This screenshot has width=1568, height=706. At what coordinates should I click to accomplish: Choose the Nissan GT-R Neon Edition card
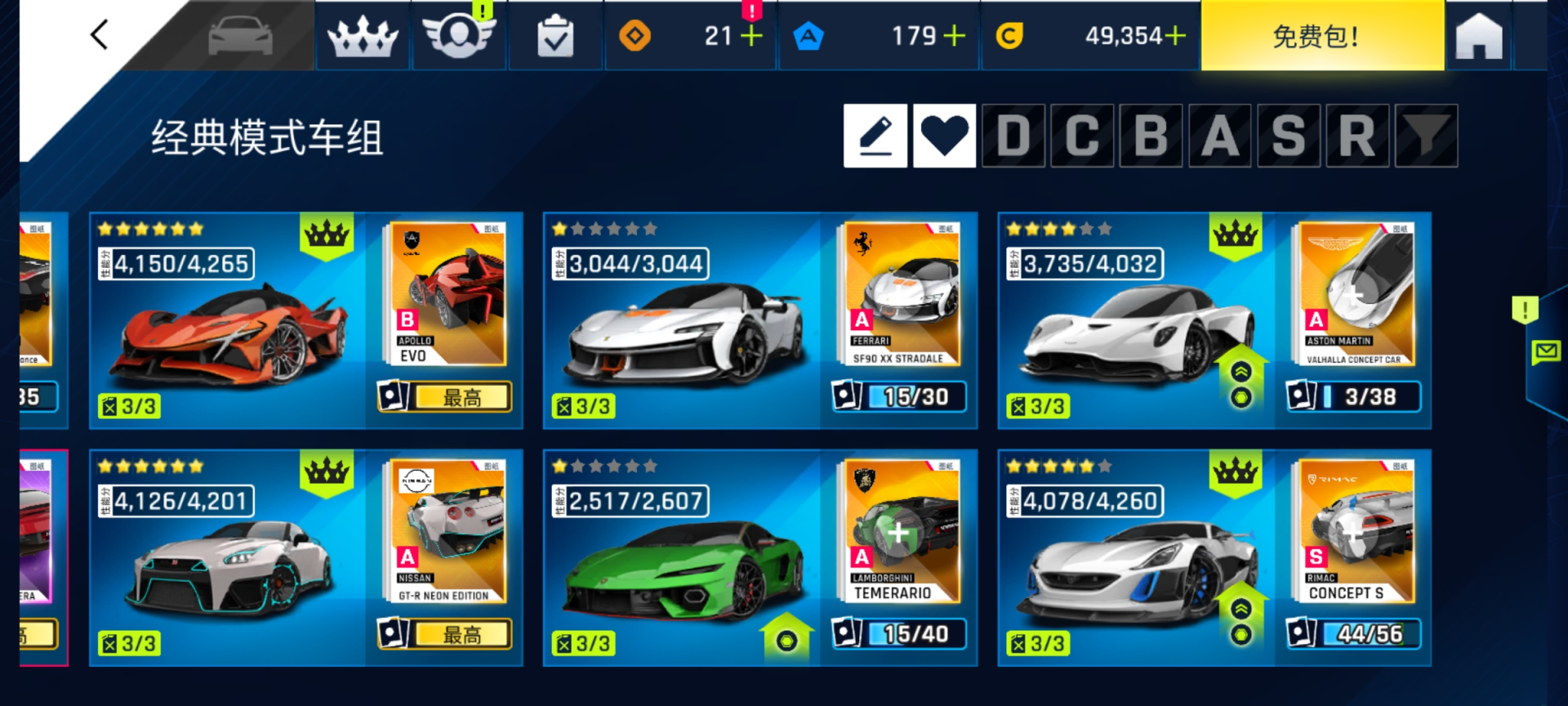pos(305,557)
